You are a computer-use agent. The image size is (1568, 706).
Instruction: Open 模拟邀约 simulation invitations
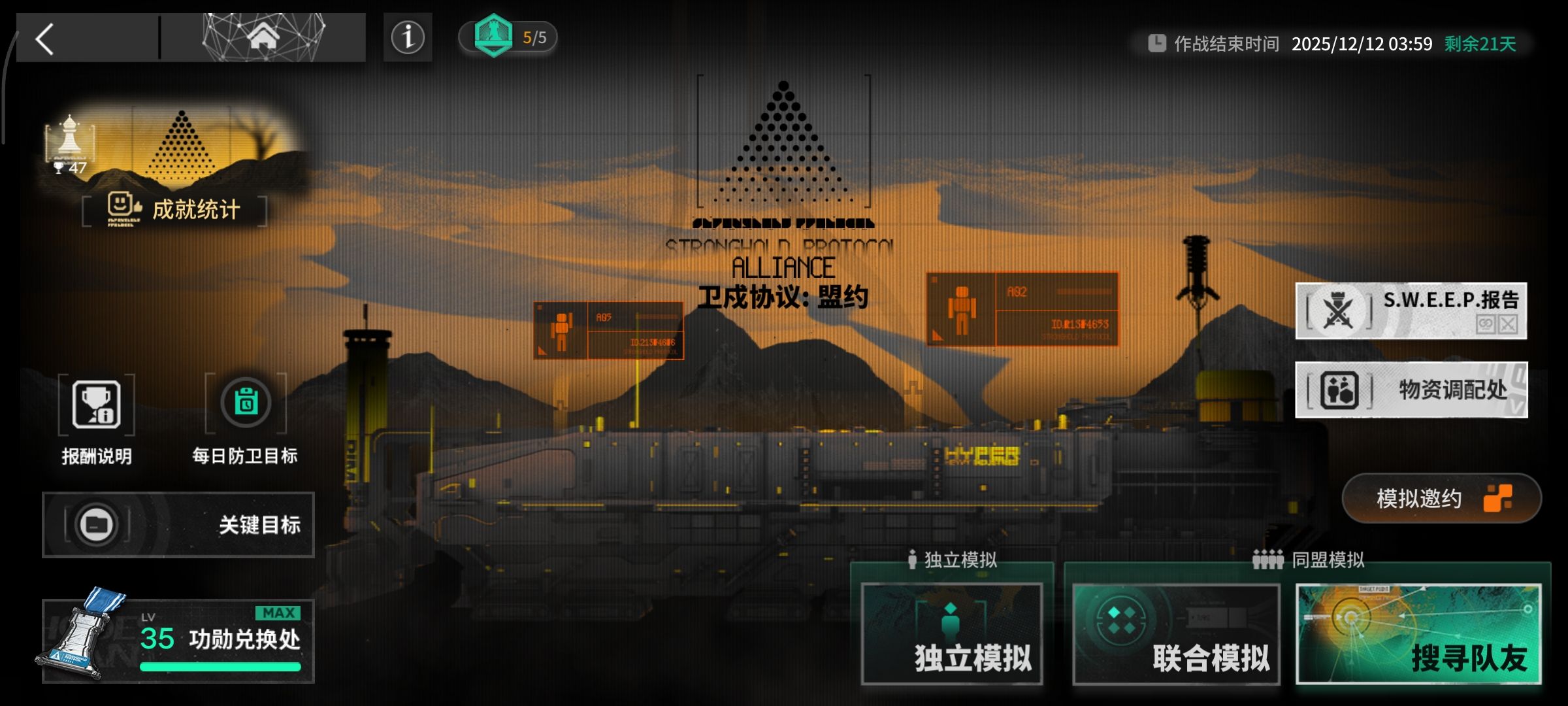point(1441,499)
